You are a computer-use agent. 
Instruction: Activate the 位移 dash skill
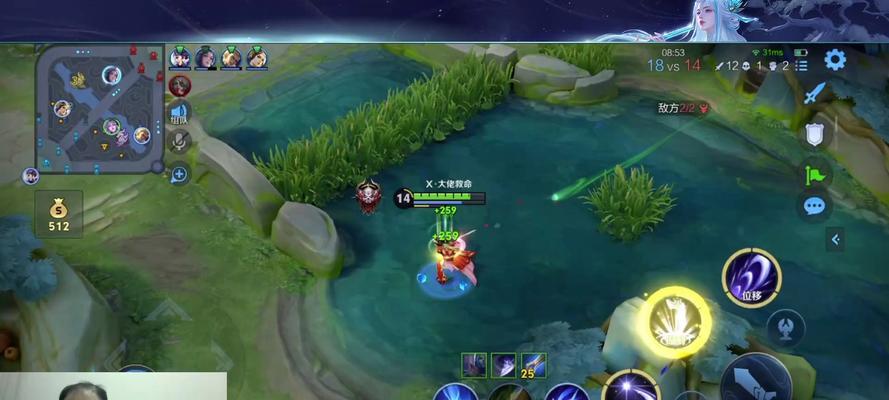tap(752, 277)
